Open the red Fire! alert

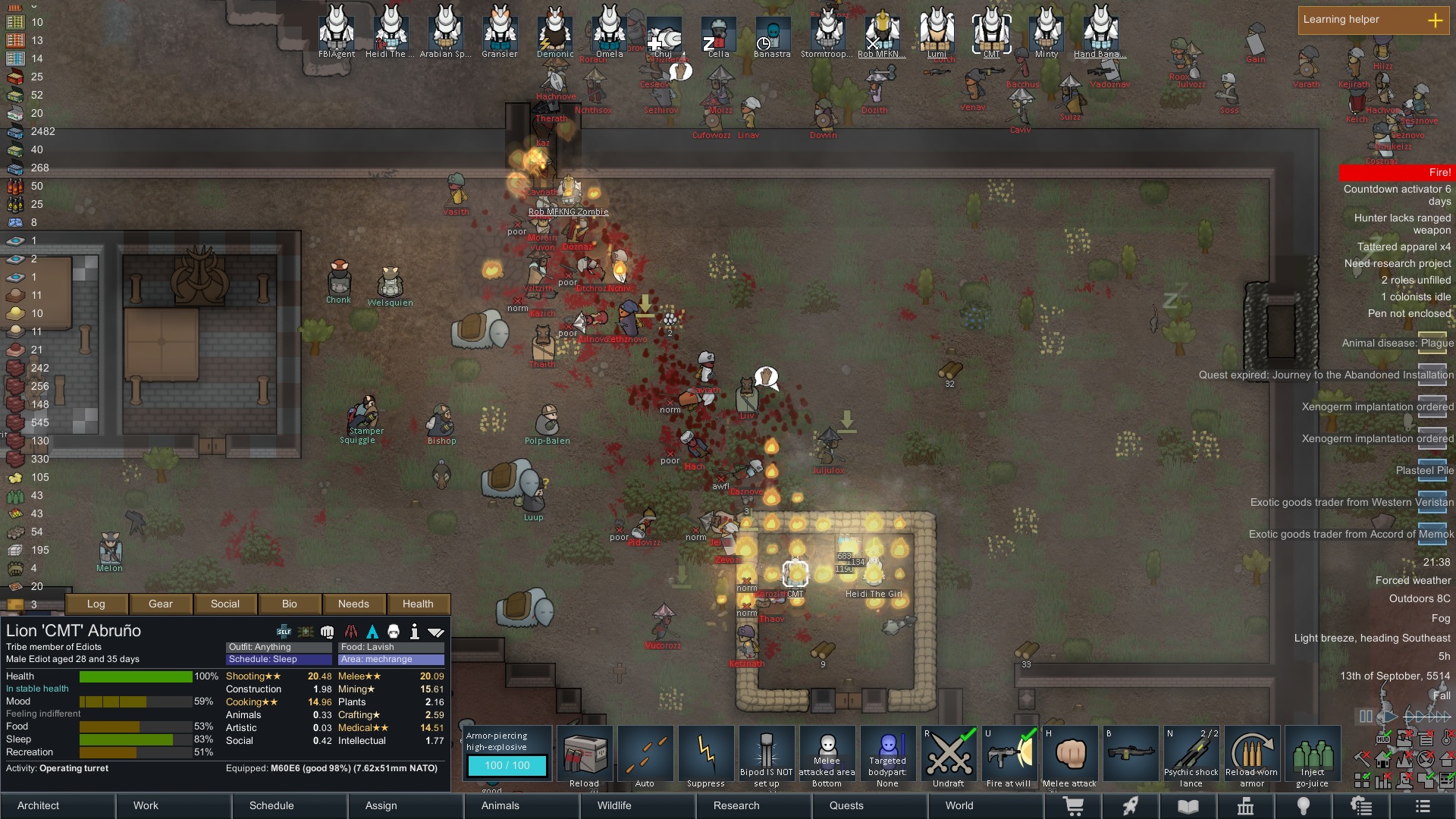[1395, 173]
